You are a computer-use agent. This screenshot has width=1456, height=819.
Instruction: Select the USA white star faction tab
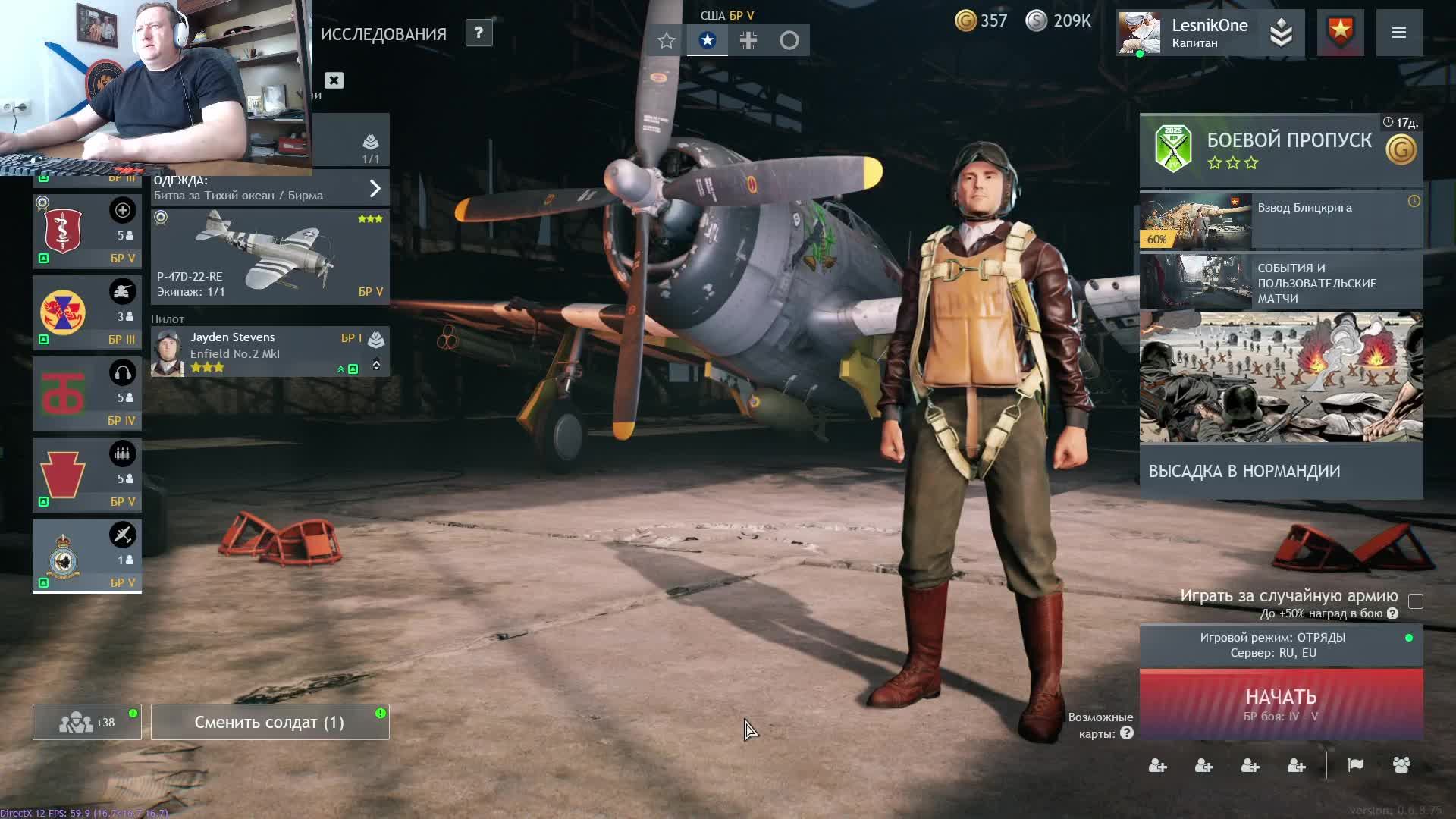(x=707, y=40)
